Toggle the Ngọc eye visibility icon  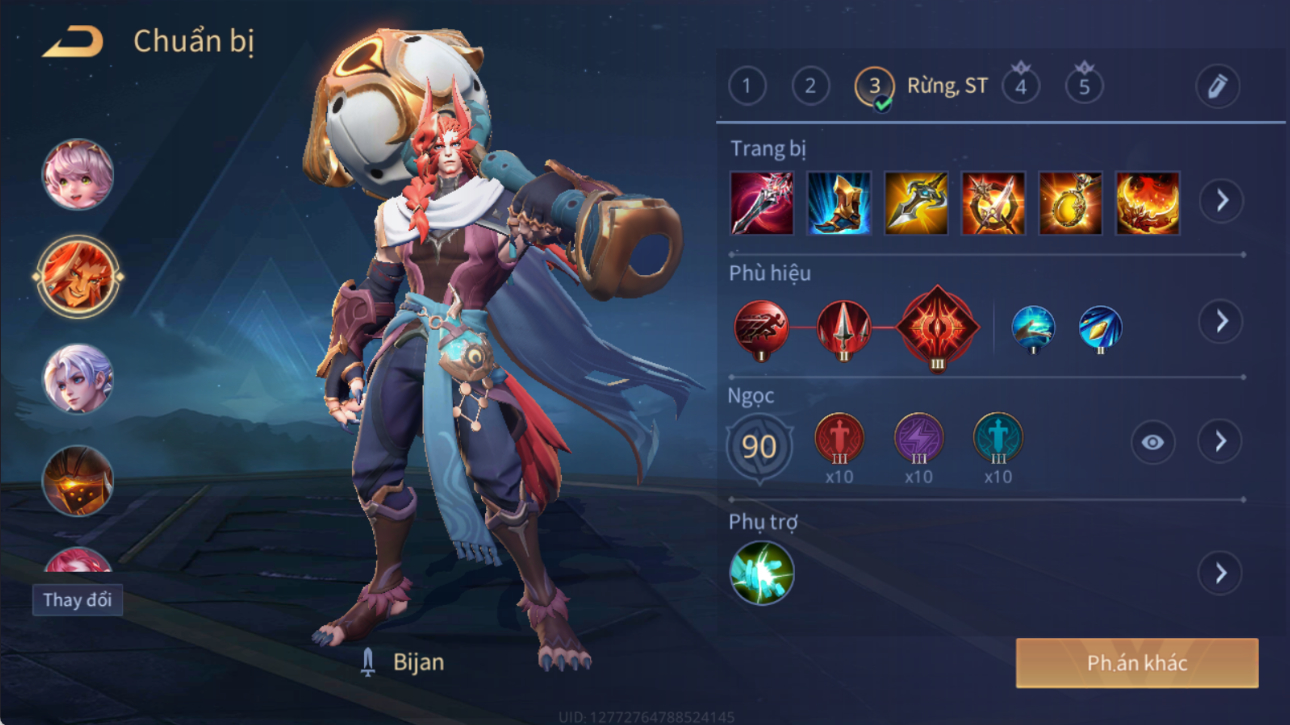tap(1152, 442)
